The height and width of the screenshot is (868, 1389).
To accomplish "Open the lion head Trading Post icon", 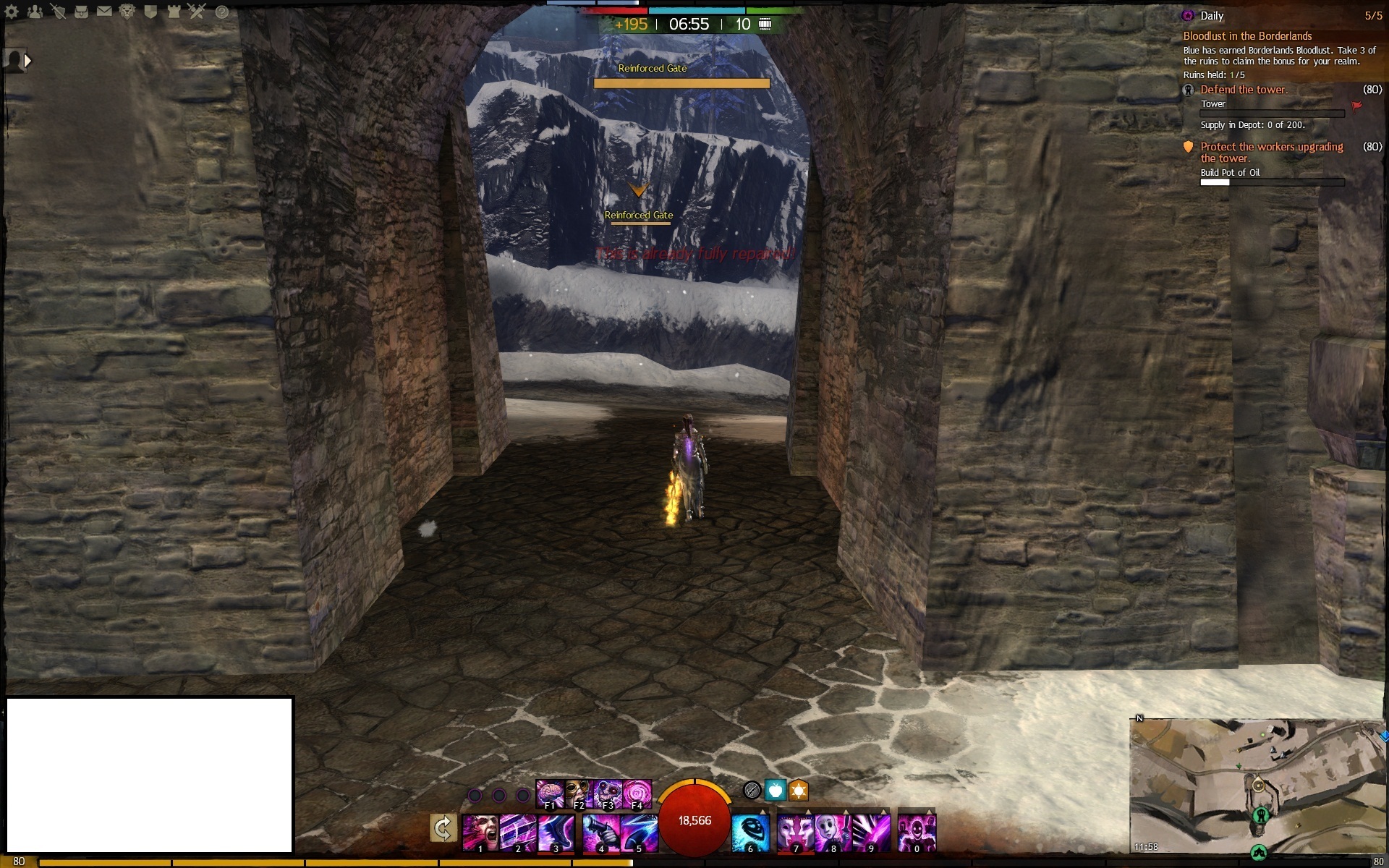I will point(127,12).
